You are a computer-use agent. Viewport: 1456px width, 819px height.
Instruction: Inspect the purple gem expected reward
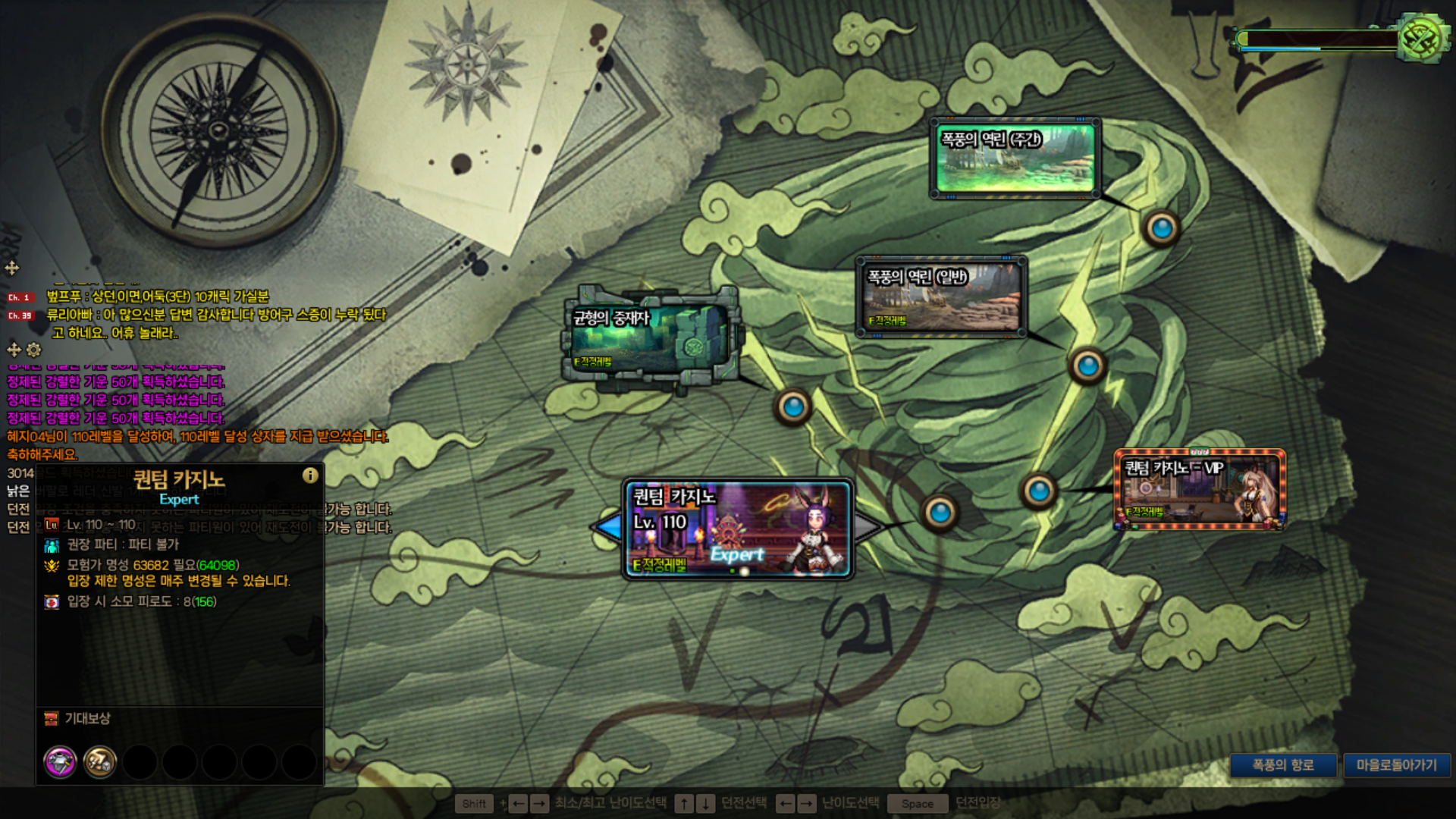point(61,761)
